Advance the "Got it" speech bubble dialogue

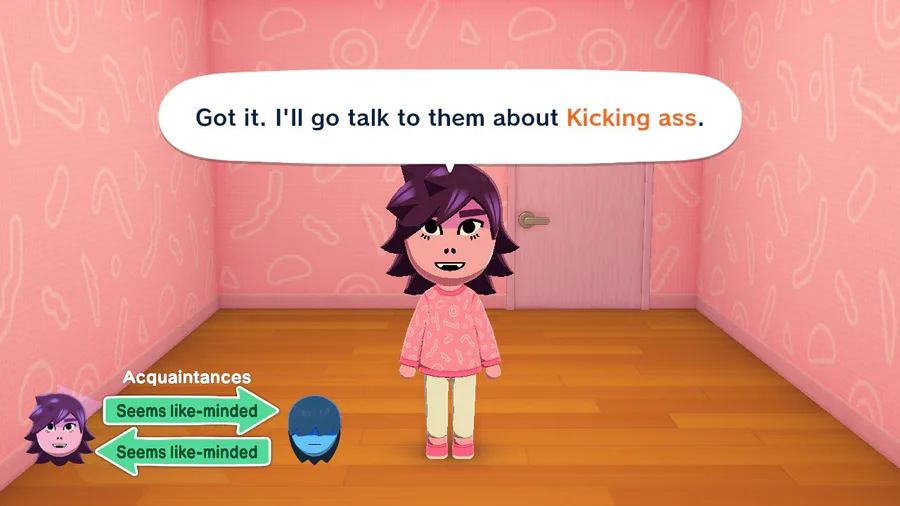(x=449, y=118)
